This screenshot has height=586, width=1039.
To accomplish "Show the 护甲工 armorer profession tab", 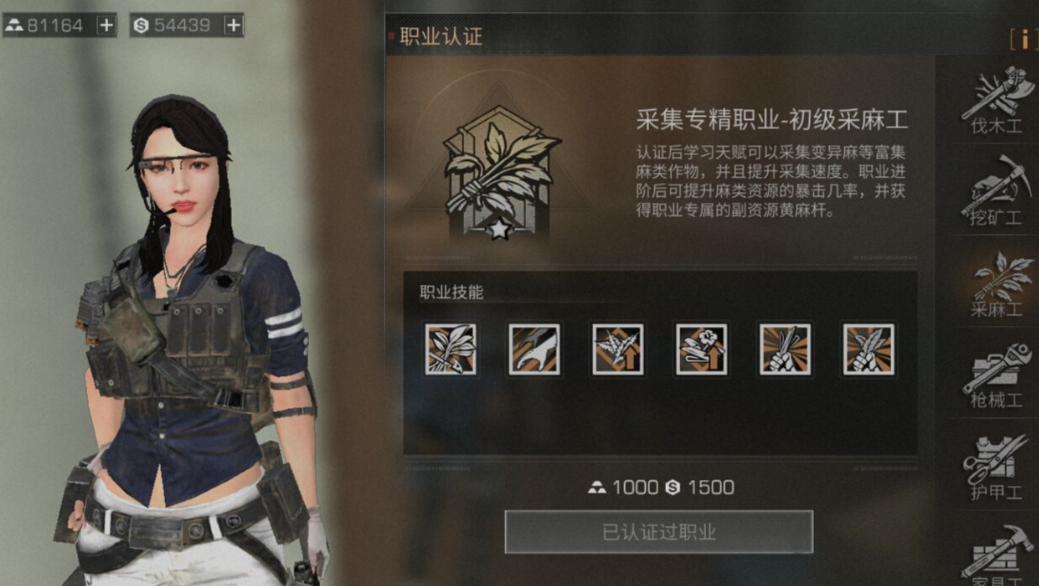I will click(x=996, y=465).
